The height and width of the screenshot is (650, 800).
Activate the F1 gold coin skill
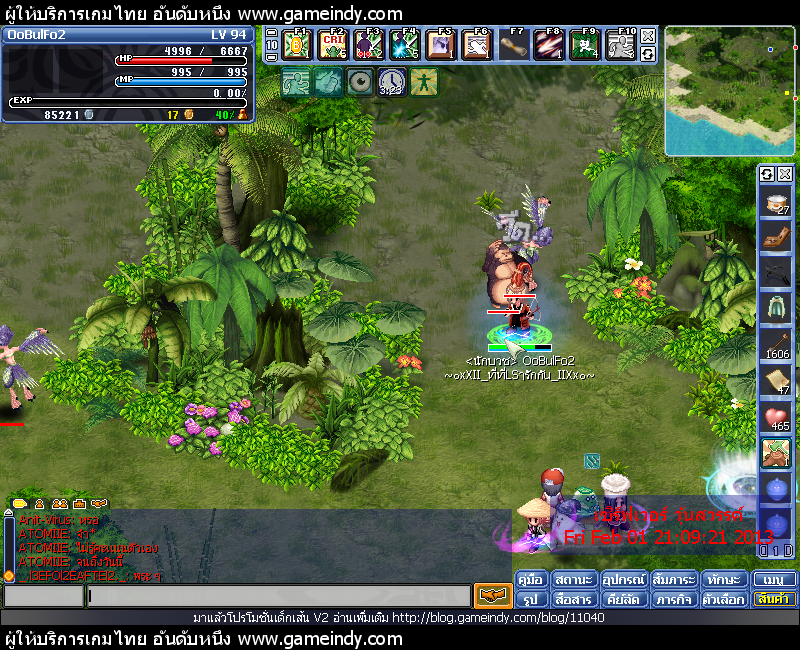click(x=297, y=45)
